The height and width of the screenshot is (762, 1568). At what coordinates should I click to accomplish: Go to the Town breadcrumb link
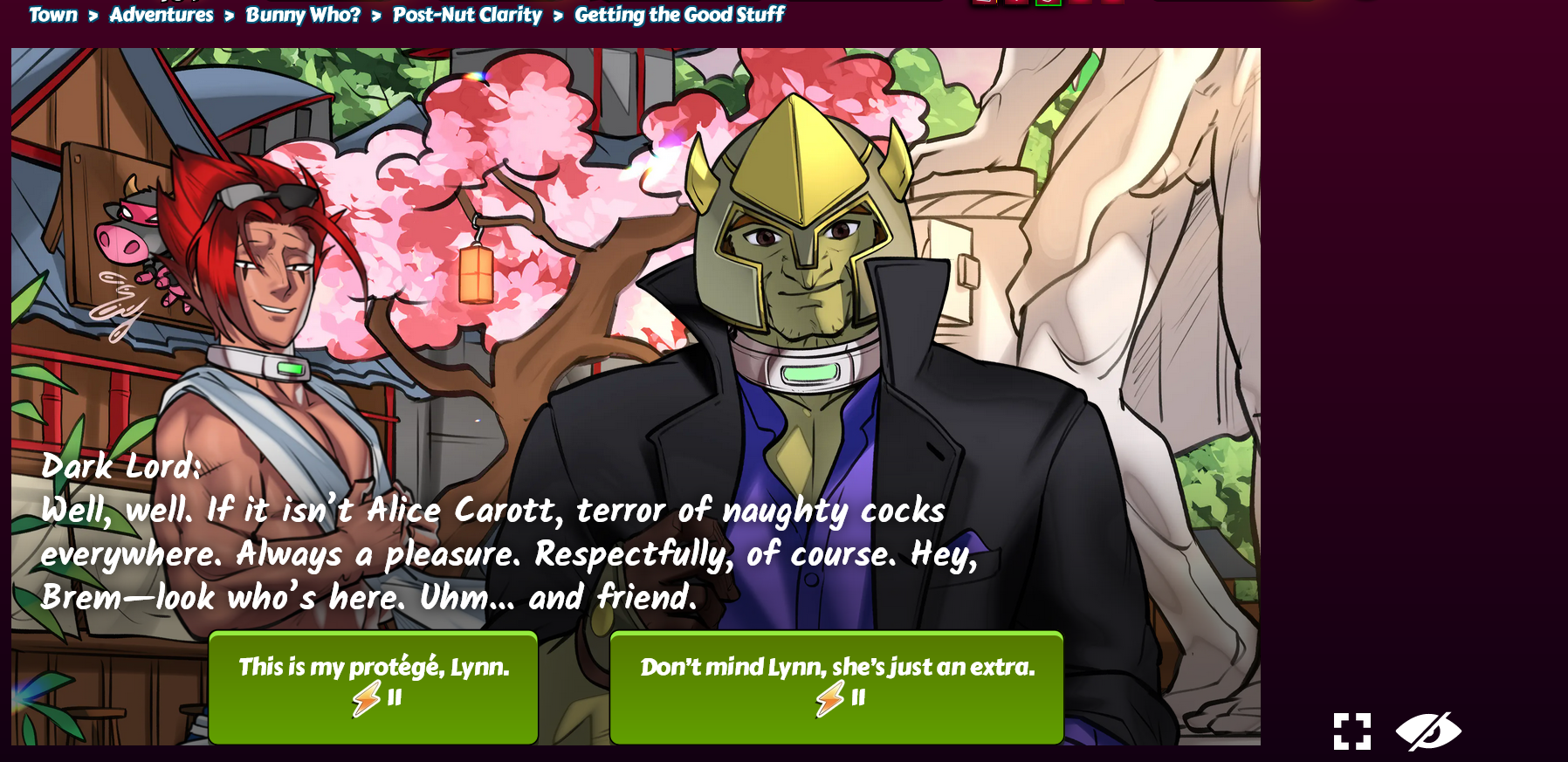click(x=53, y=15)
